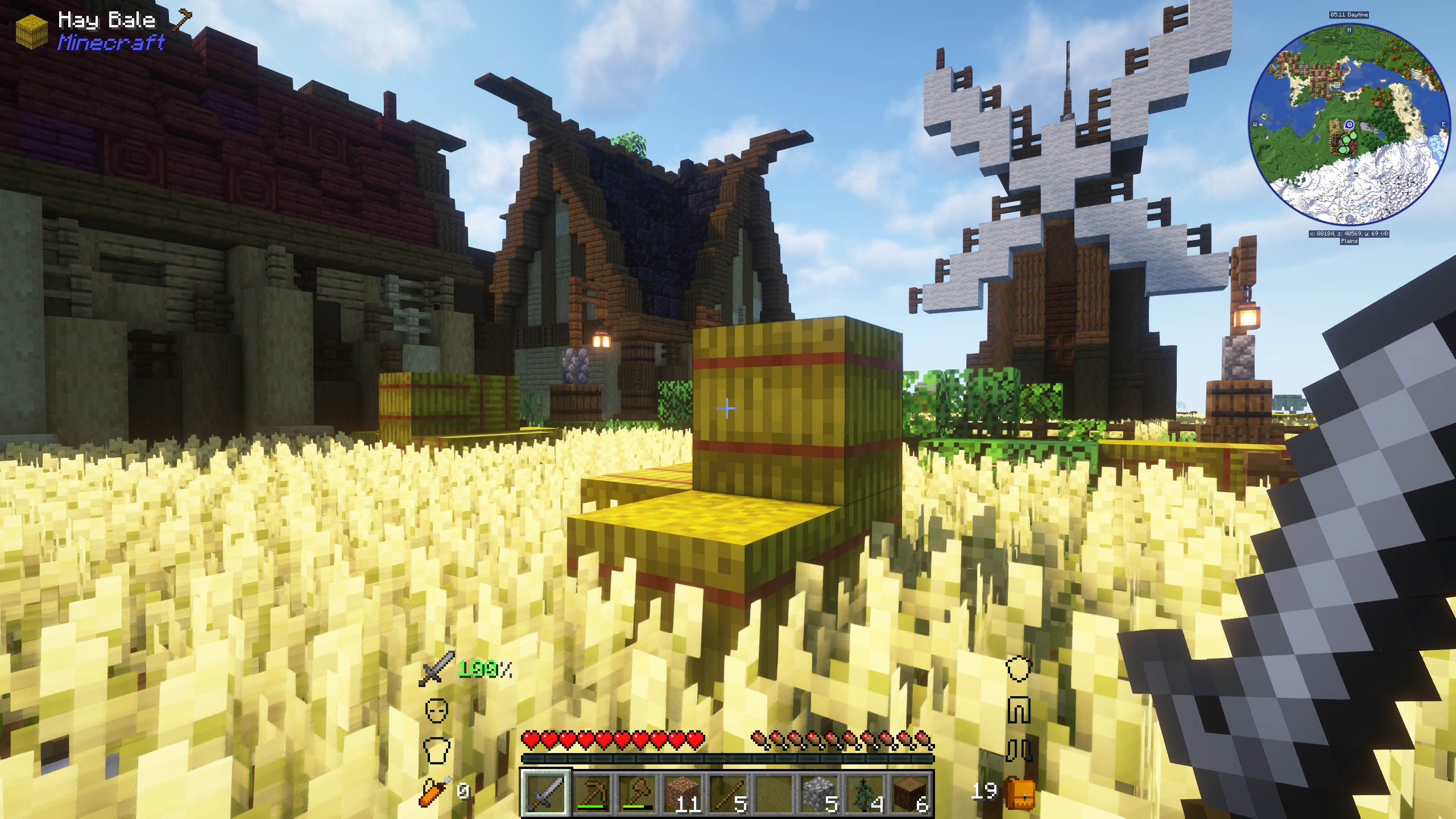Viewport: 1456px width, 819px height.
Task: Select the stick stack of 5
Action: tap(728, 794)
